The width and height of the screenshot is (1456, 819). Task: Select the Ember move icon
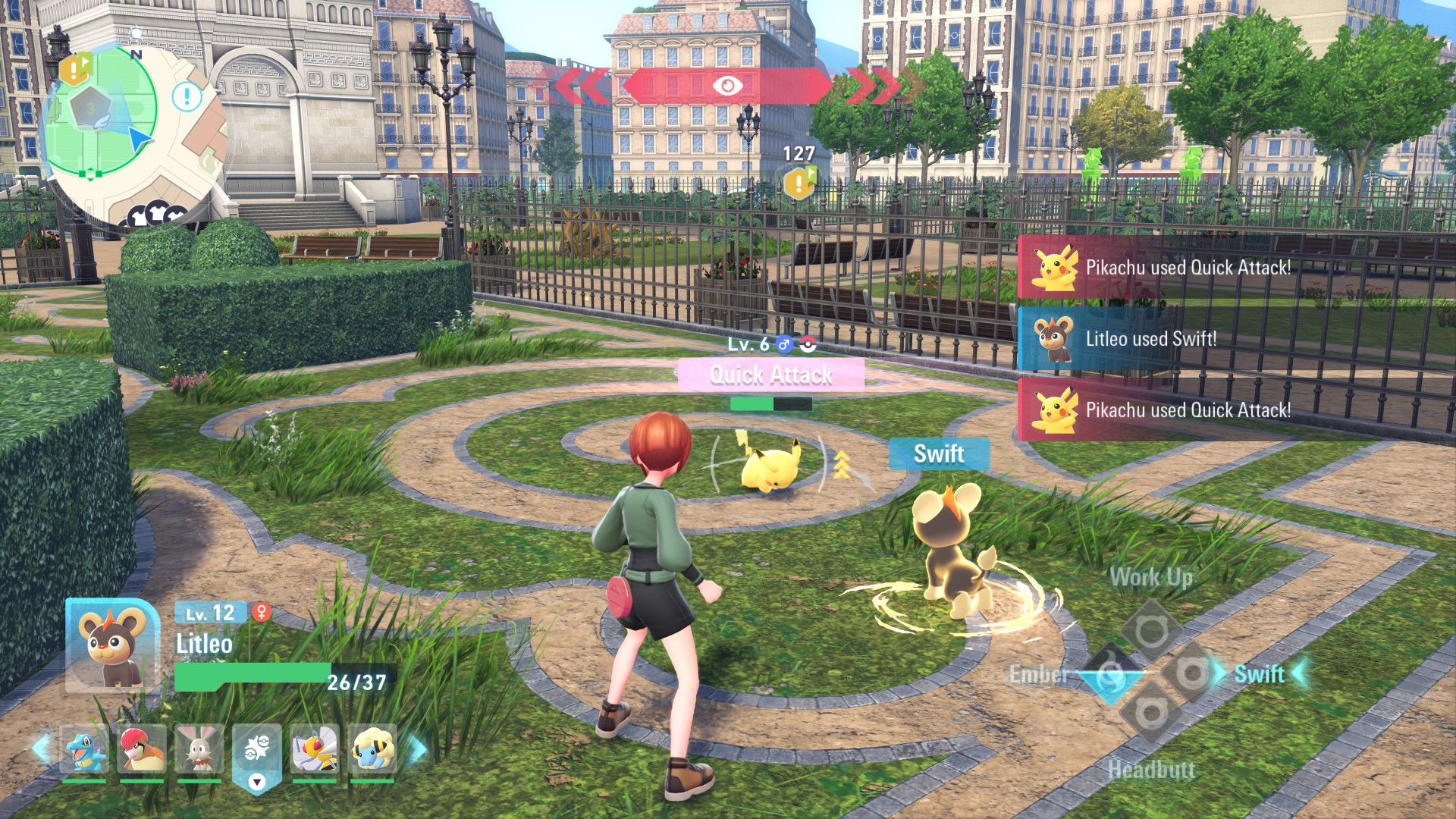point(1111,673)
